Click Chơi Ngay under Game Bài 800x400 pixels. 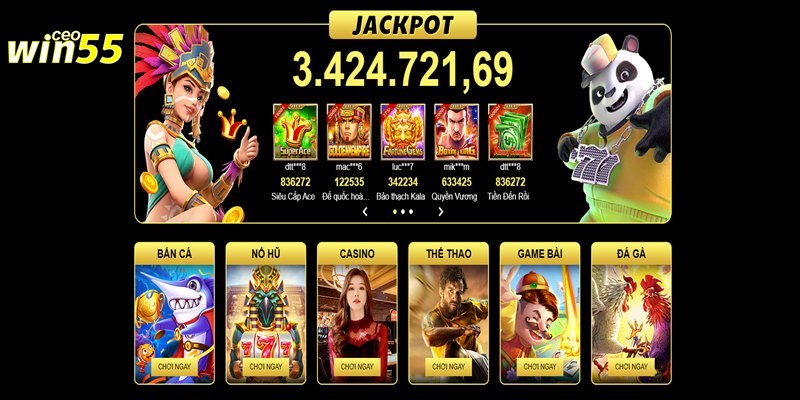coord(540,367)
